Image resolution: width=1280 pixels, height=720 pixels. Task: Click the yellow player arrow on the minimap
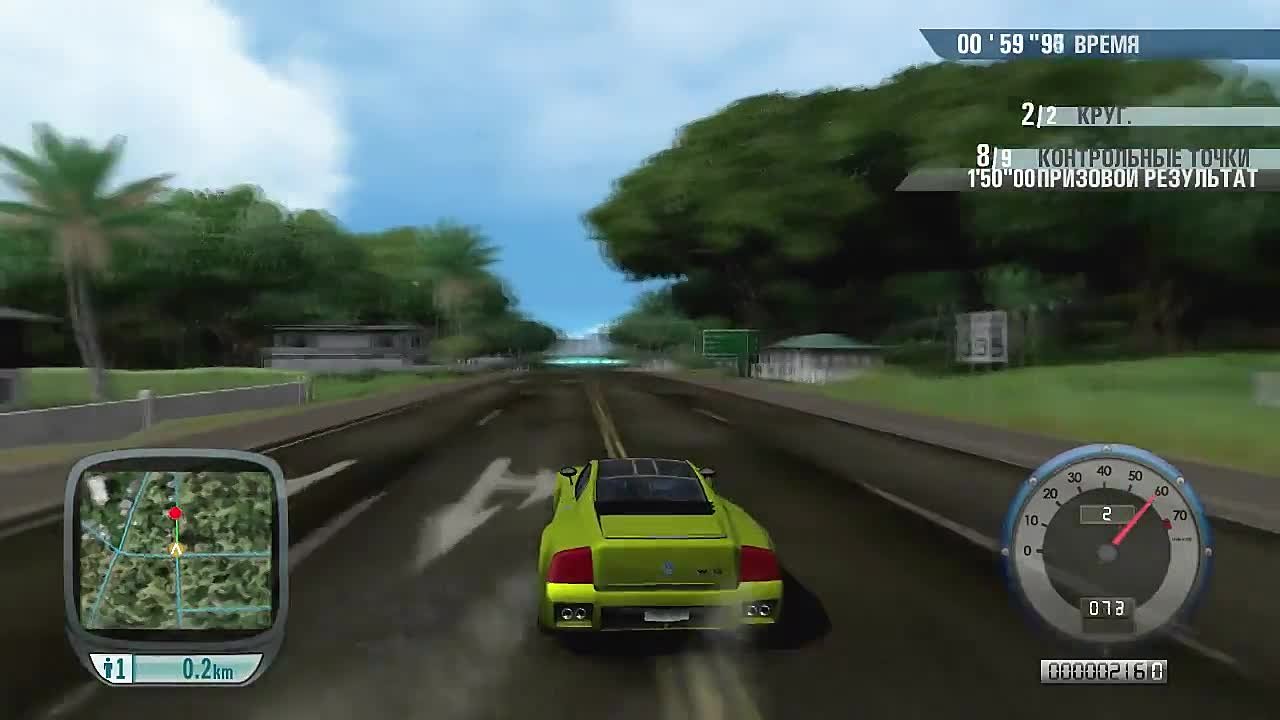pyautogui.click(x=176, y=546)
